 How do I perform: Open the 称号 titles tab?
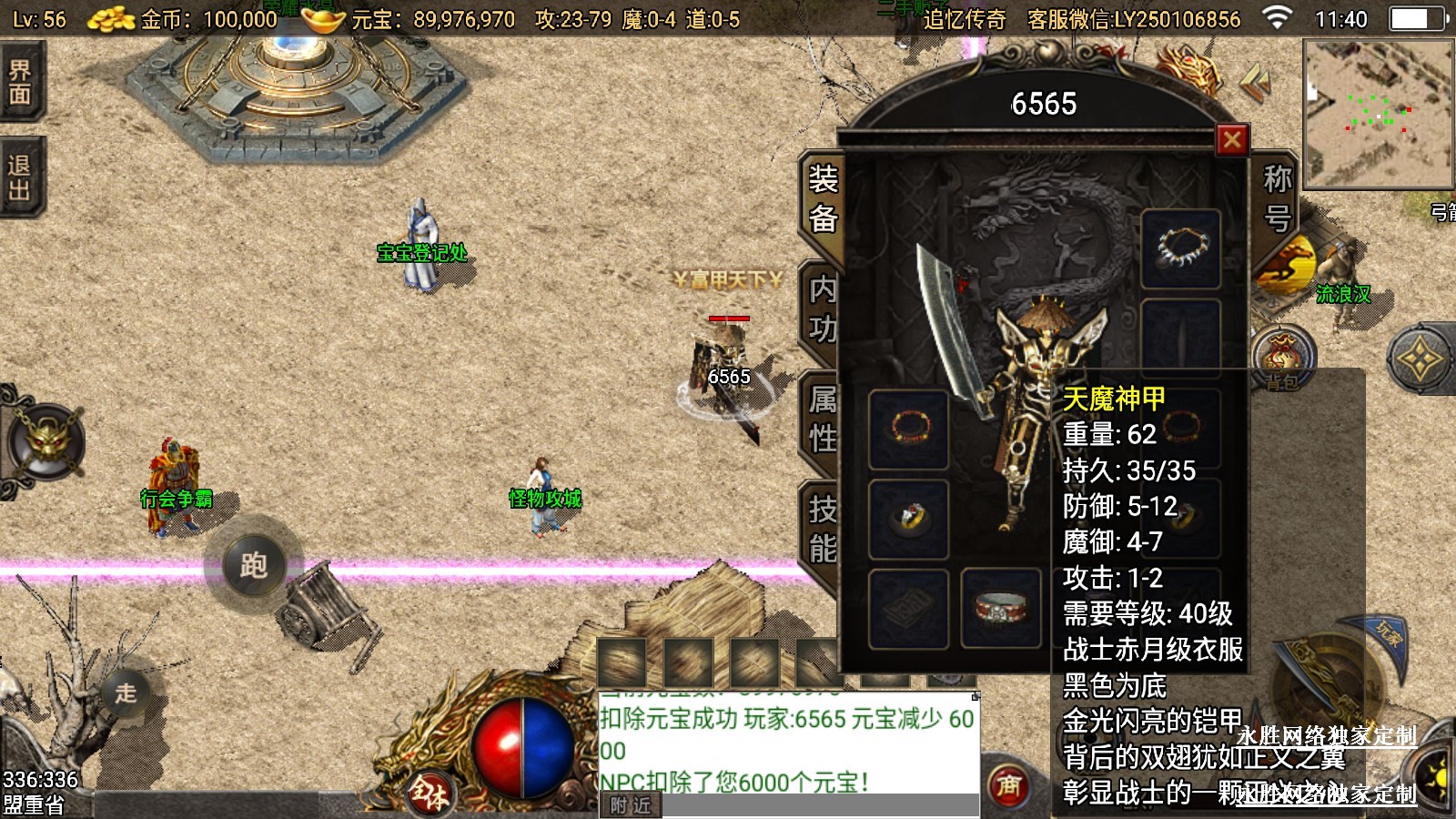click(1278, 199)
